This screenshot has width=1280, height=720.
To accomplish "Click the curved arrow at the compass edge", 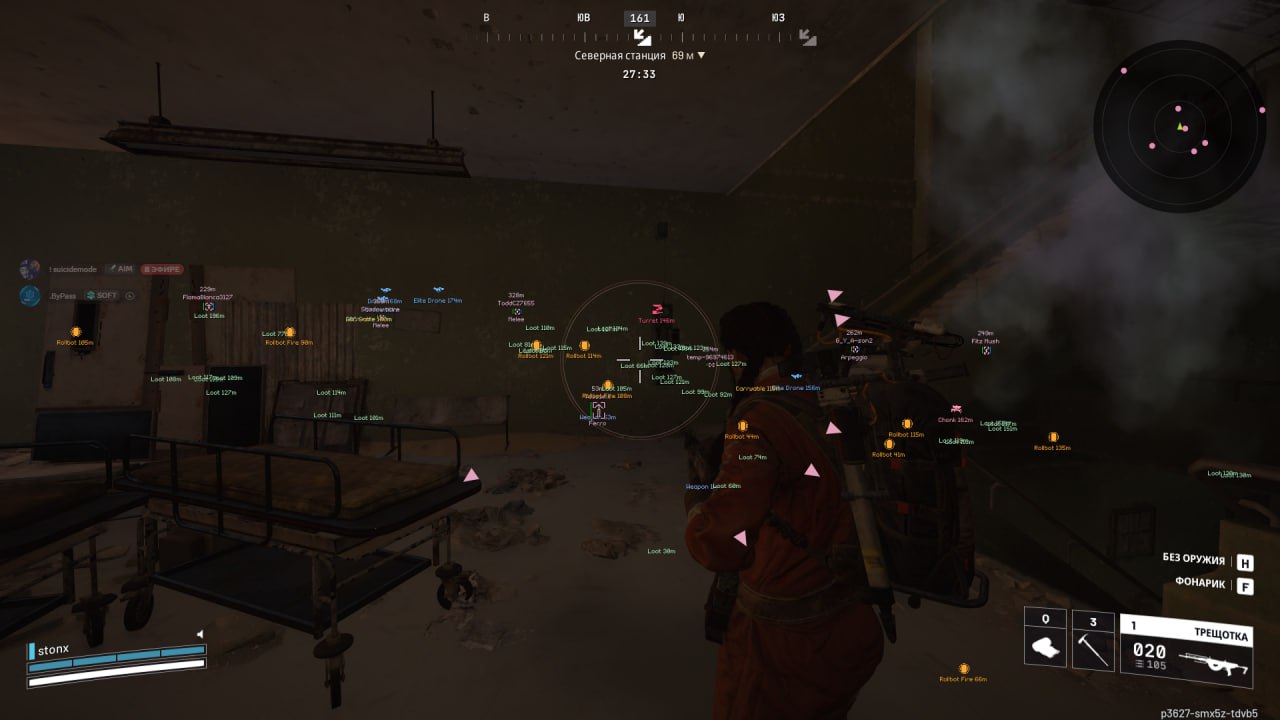I will click(x=806, y=38).
